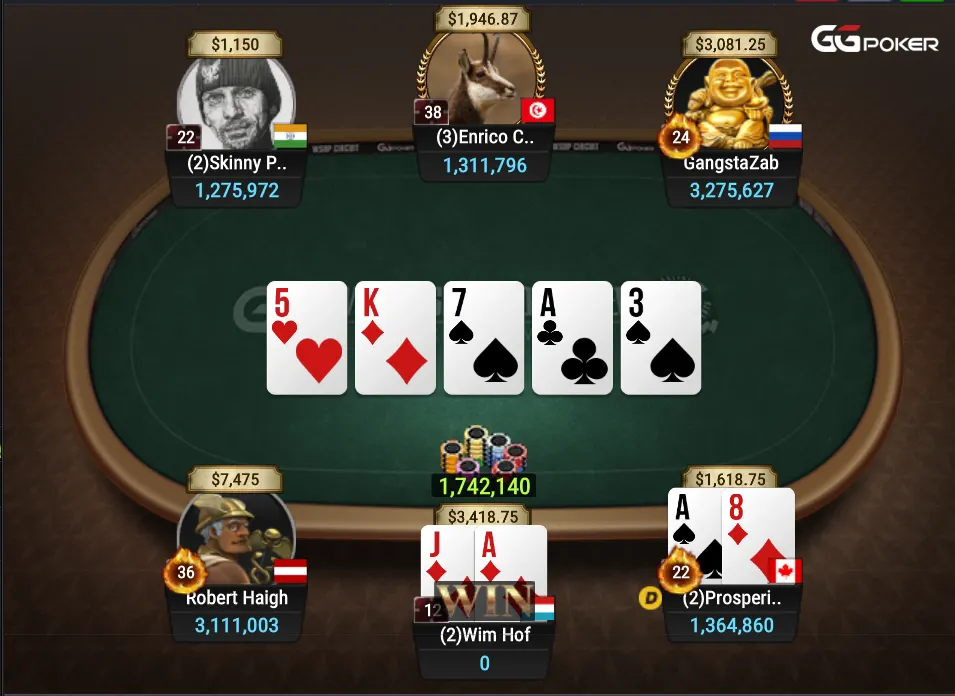Select the Wim Hof name plate

click(x=484, y=634)
